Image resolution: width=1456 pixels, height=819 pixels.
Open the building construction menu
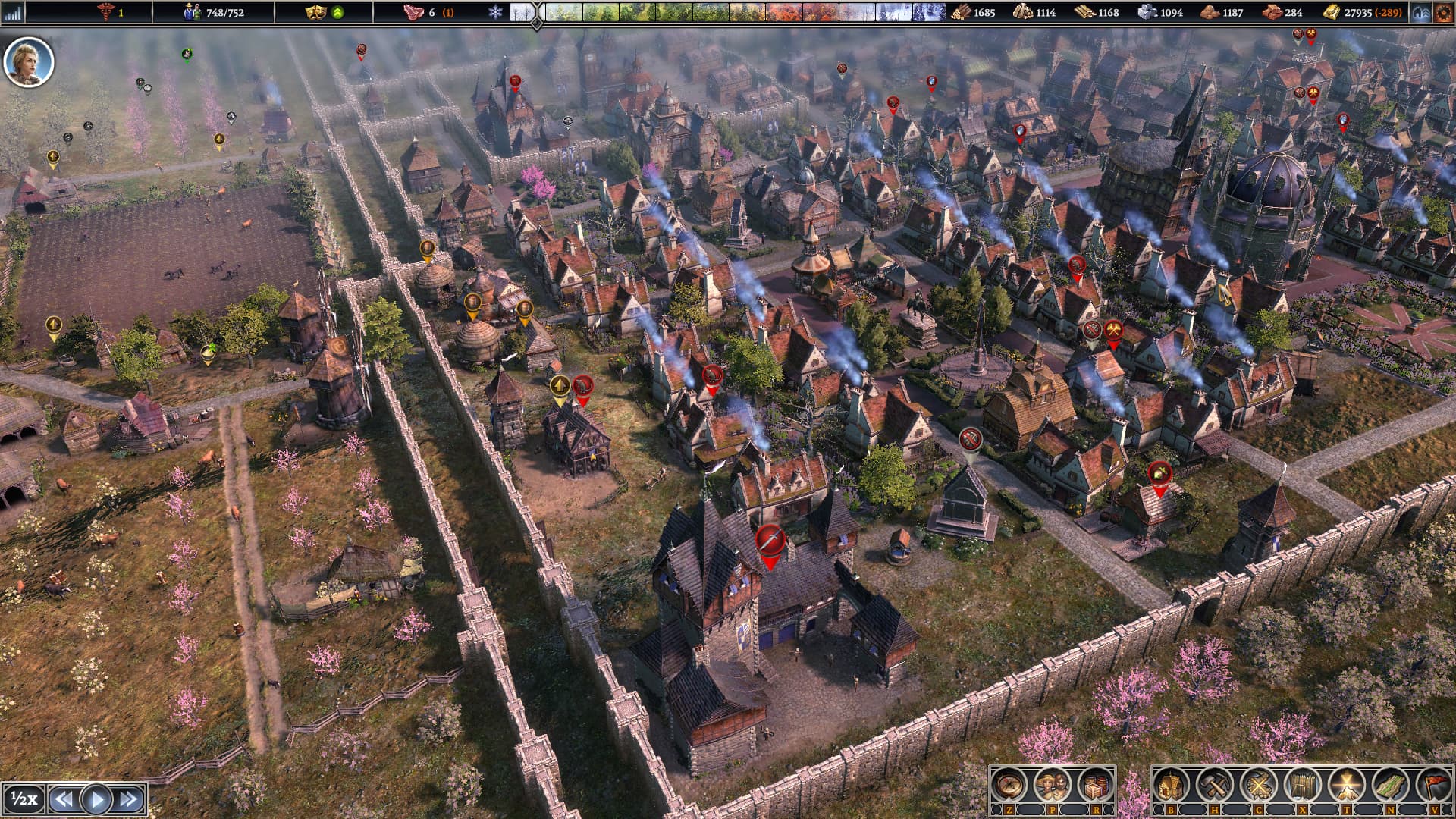[1172, 785]
